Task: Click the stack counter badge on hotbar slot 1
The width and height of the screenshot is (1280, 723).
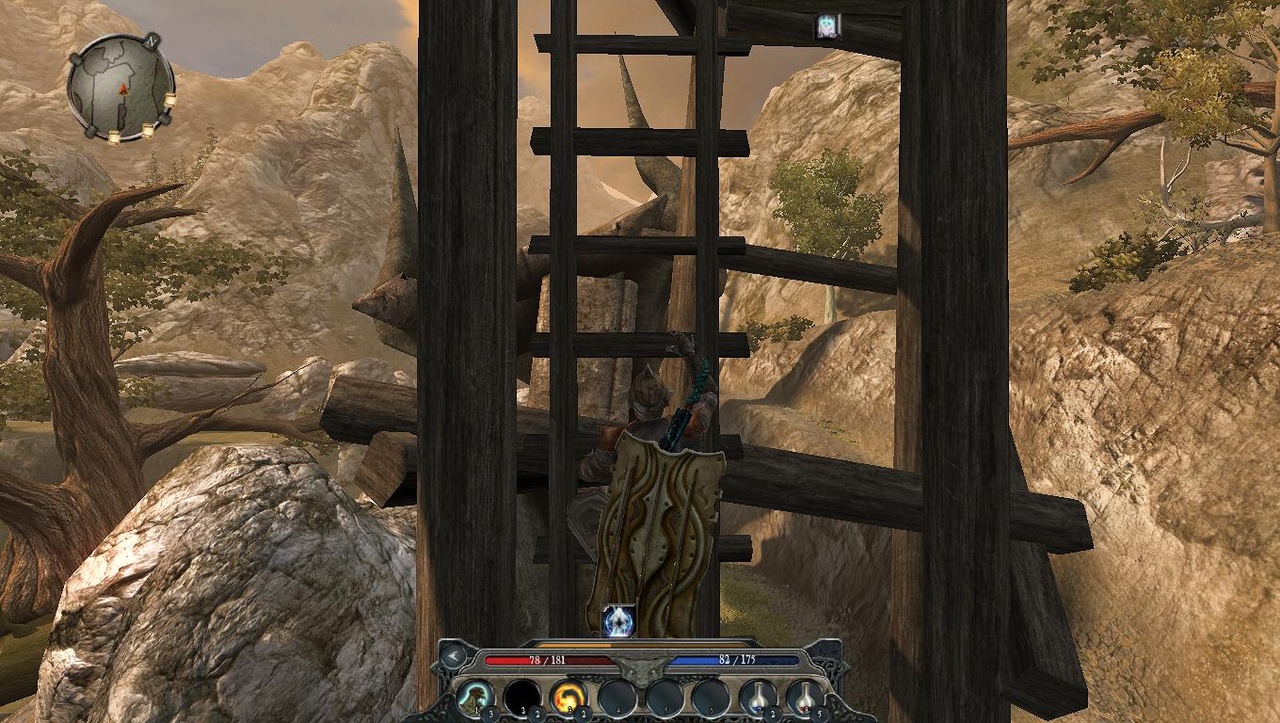Action: coord(488,712)
